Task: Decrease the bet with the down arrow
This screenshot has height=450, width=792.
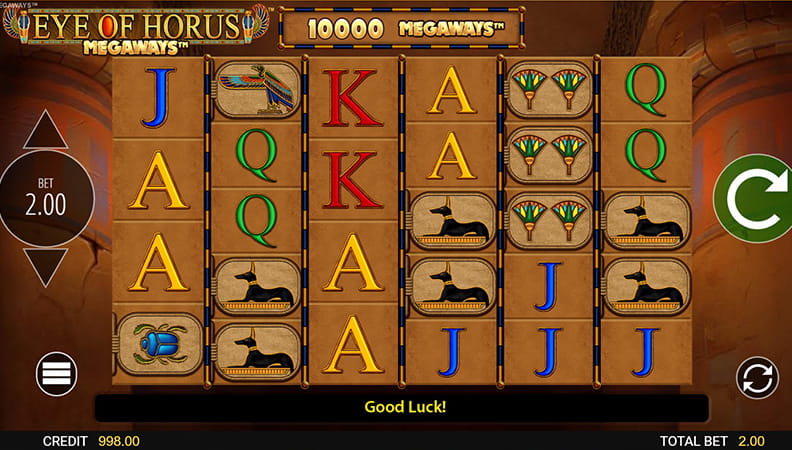Action: click(45, 266)
